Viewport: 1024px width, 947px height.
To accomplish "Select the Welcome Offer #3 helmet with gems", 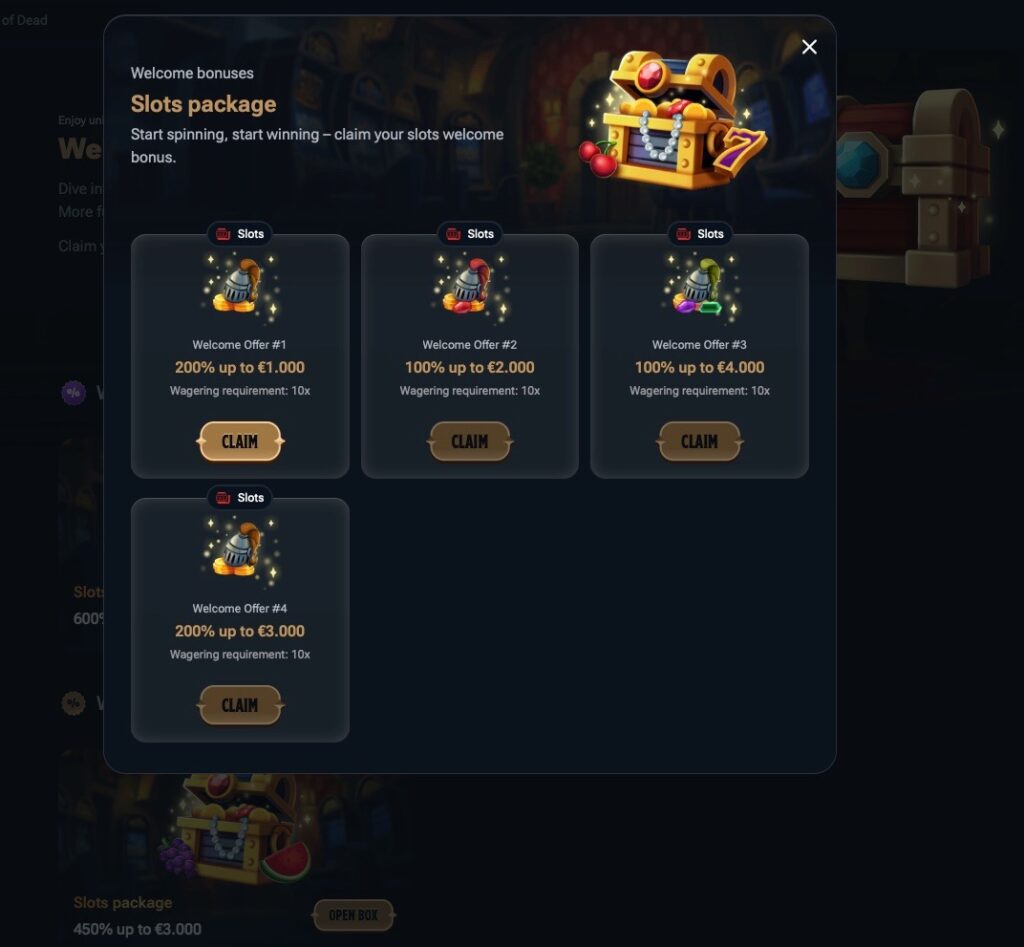I will click(699, 288).
